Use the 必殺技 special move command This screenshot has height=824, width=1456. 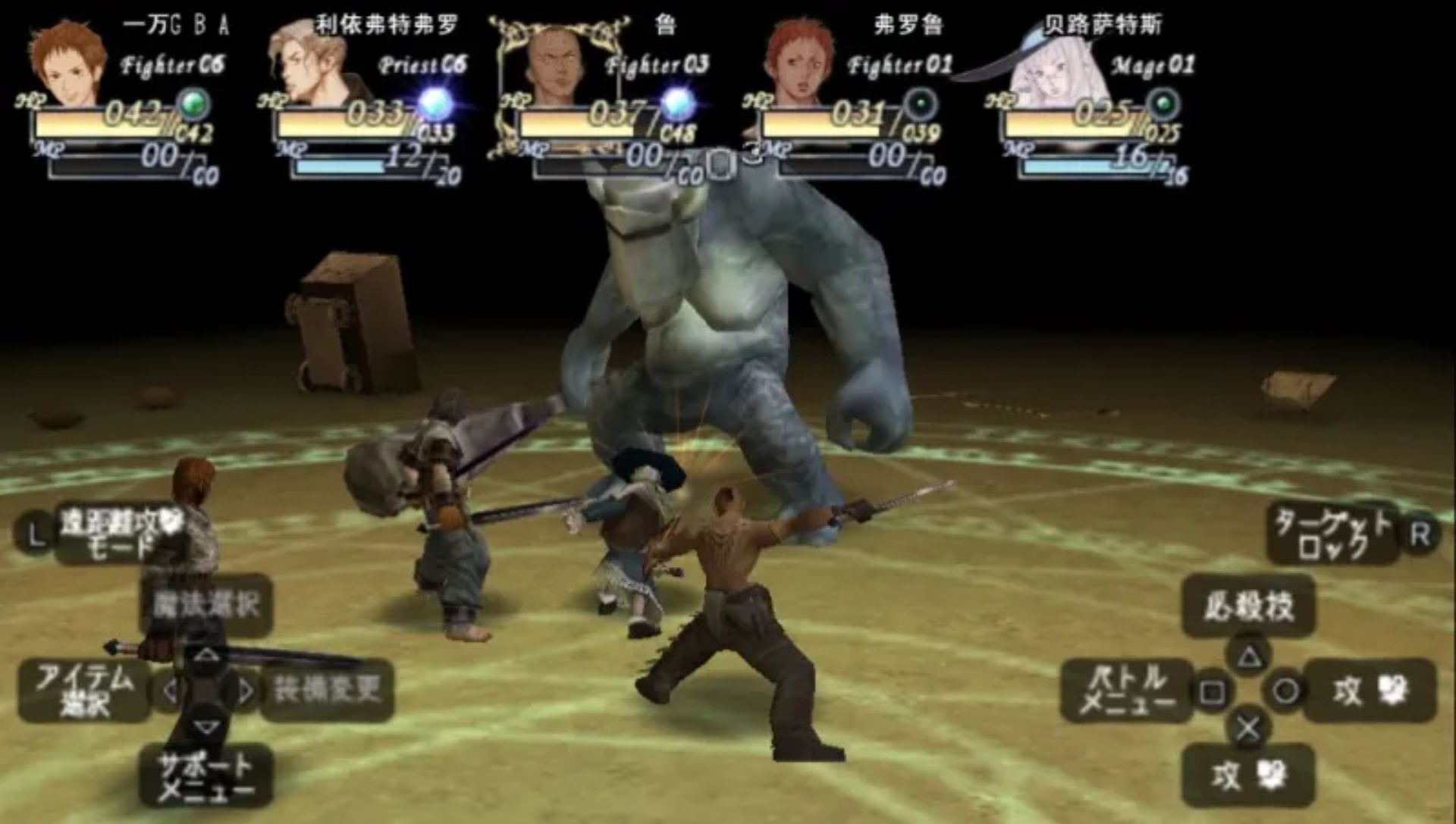(x=1248, y=606)
